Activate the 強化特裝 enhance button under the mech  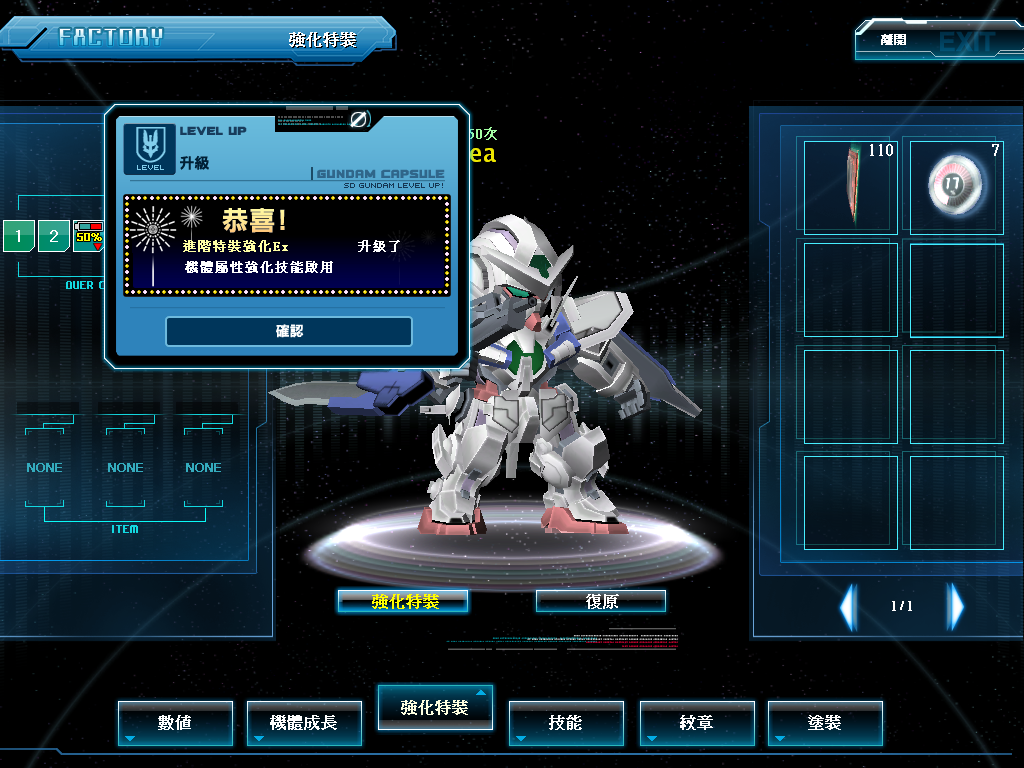[403, 601]
